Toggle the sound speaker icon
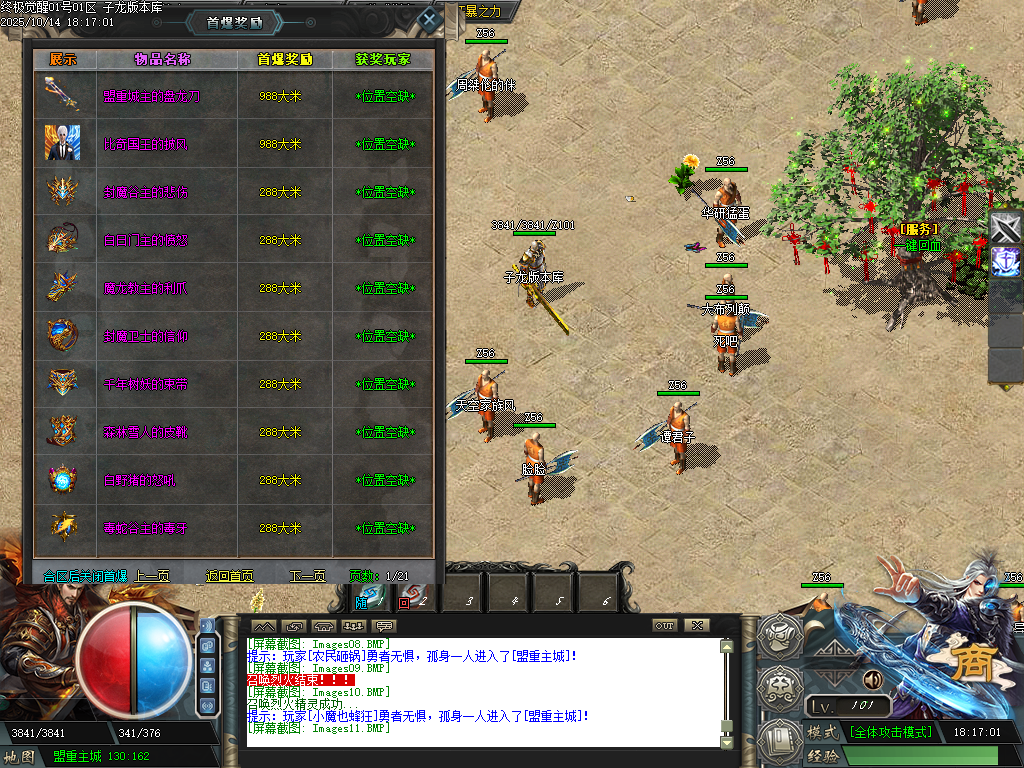The height and width of the screenshot is (768, 1024). [x=872, y=680]
